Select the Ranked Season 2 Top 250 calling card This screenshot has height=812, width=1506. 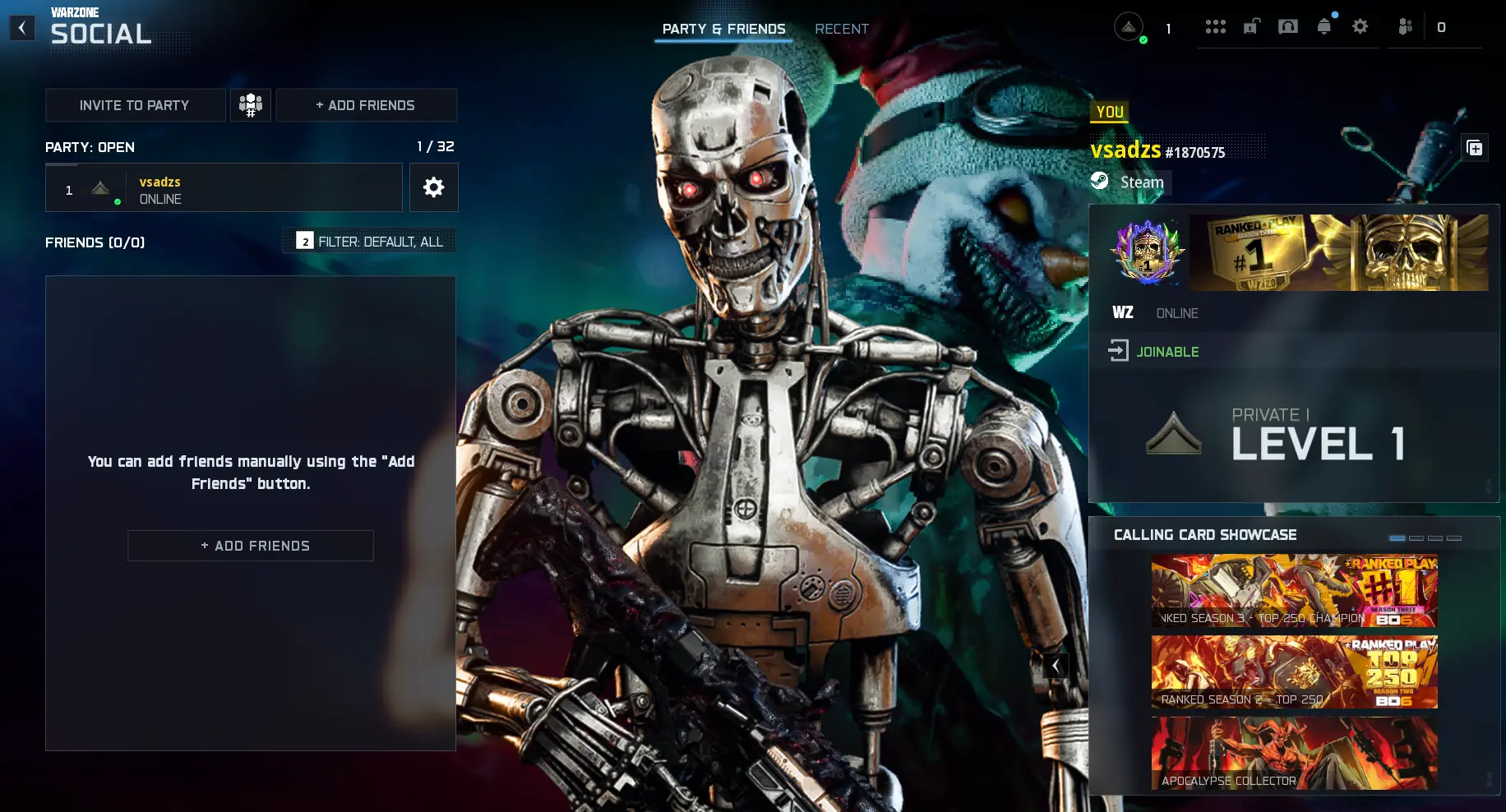1293,671
